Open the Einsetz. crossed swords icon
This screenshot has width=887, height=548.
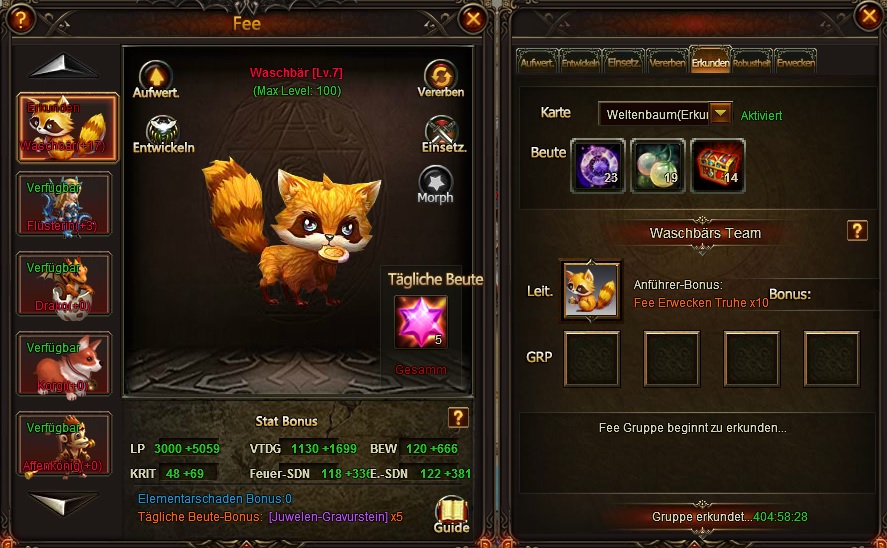click(440, 132)
